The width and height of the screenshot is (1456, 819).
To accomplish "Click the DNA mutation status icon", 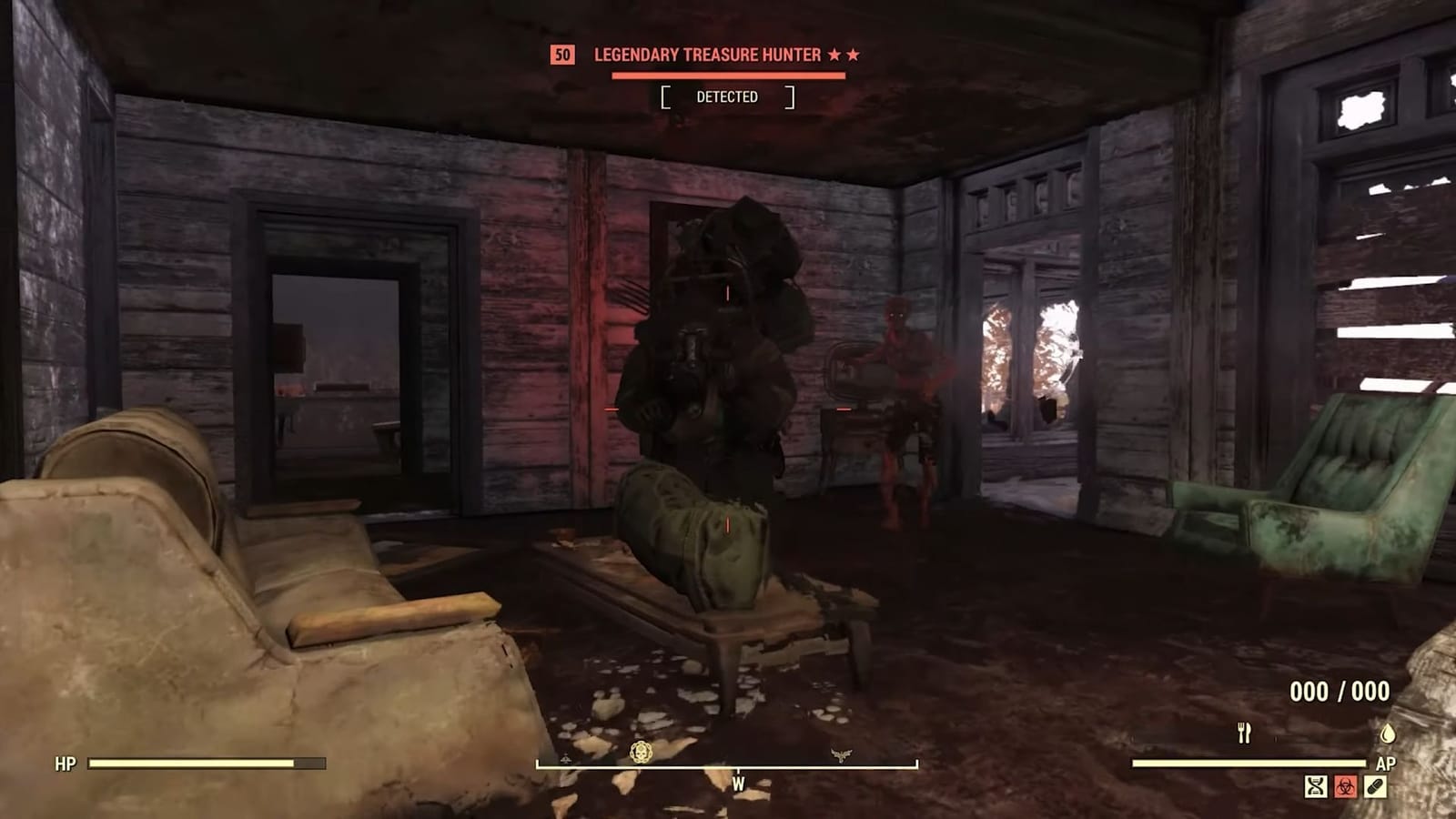I will (x=1316, y=786).
